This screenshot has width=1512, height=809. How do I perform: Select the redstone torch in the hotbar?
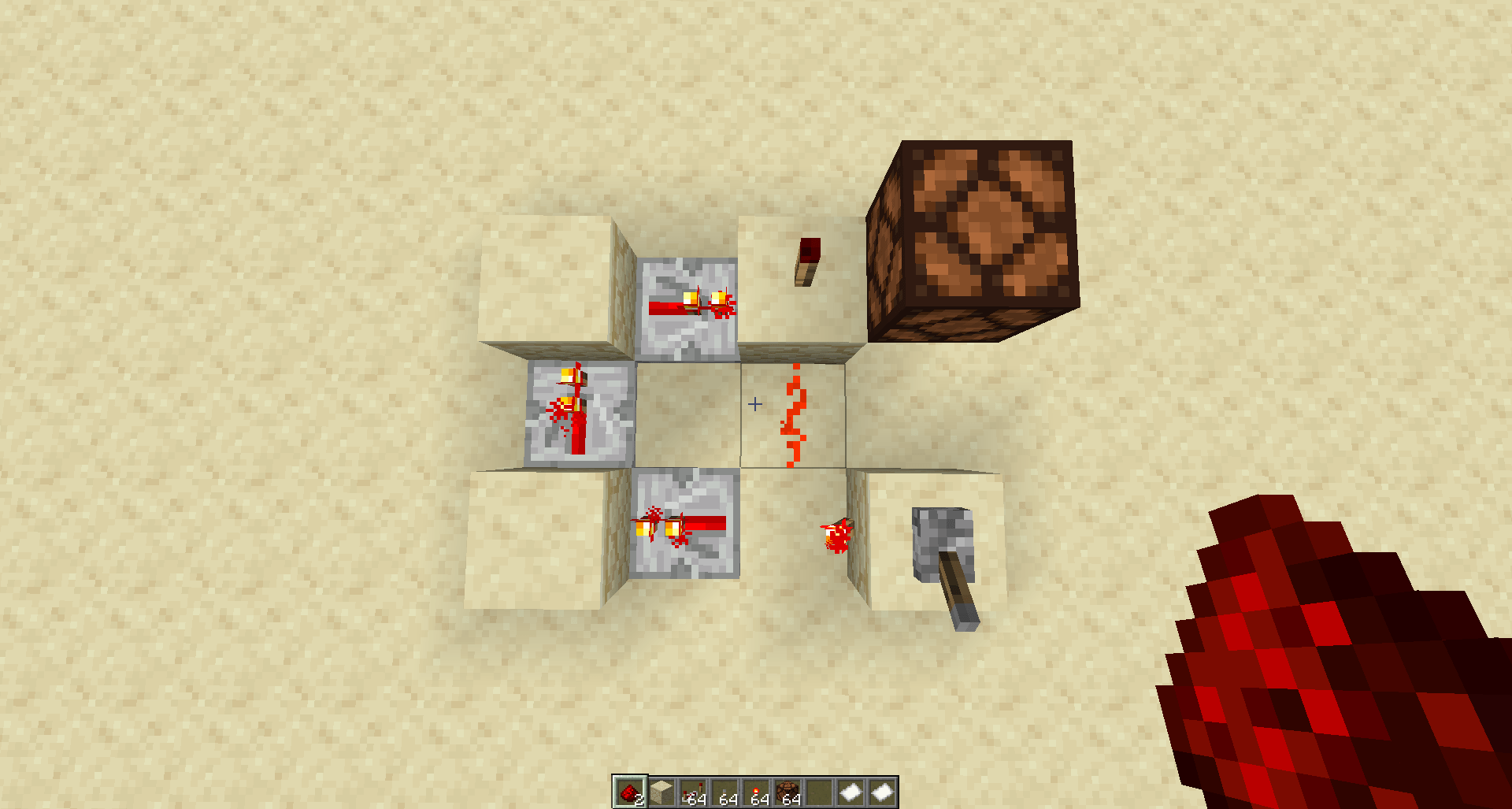757,790
